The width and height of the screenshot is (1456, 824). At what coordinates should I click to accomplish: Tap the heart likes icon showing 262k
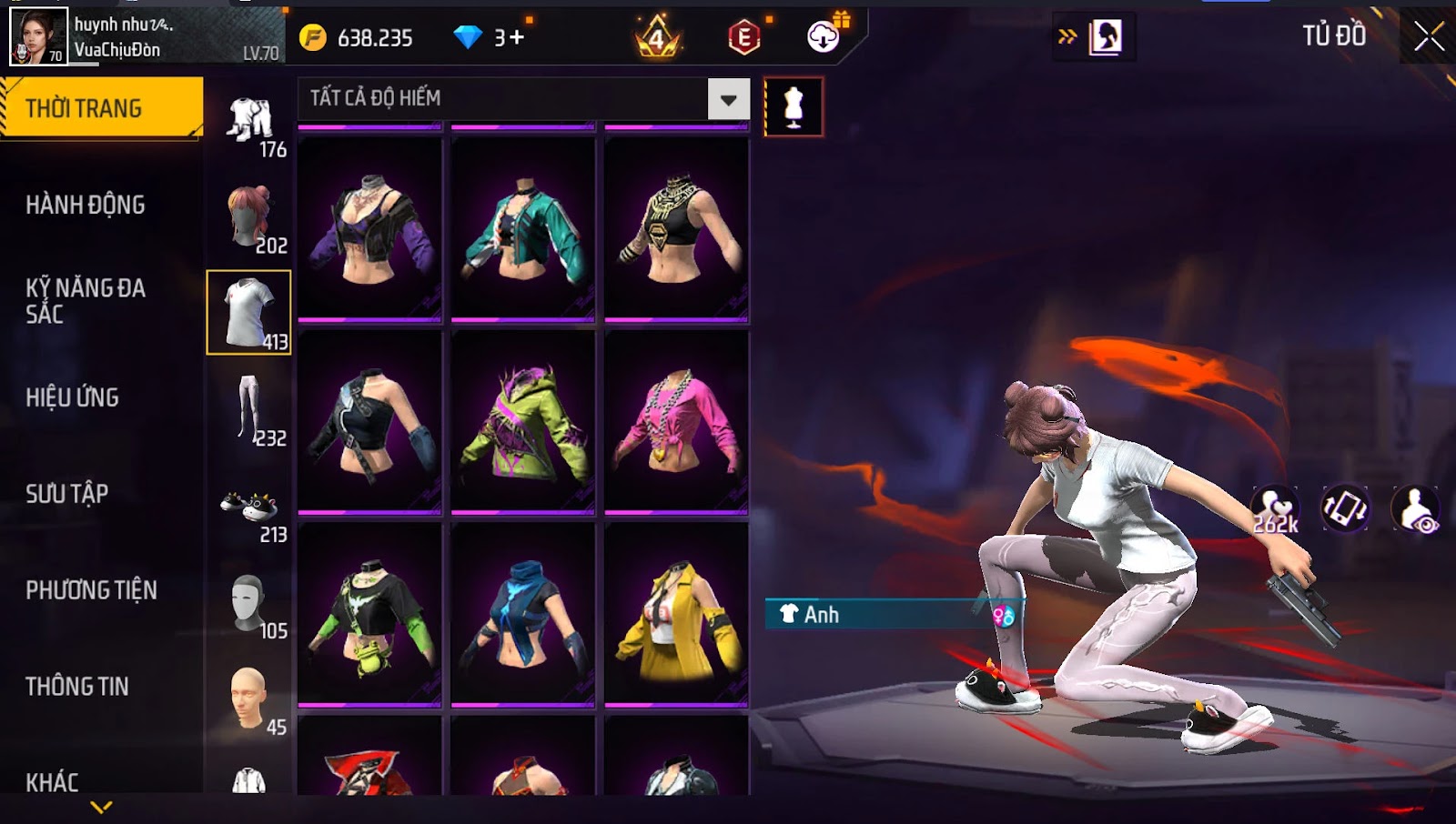1275,509
